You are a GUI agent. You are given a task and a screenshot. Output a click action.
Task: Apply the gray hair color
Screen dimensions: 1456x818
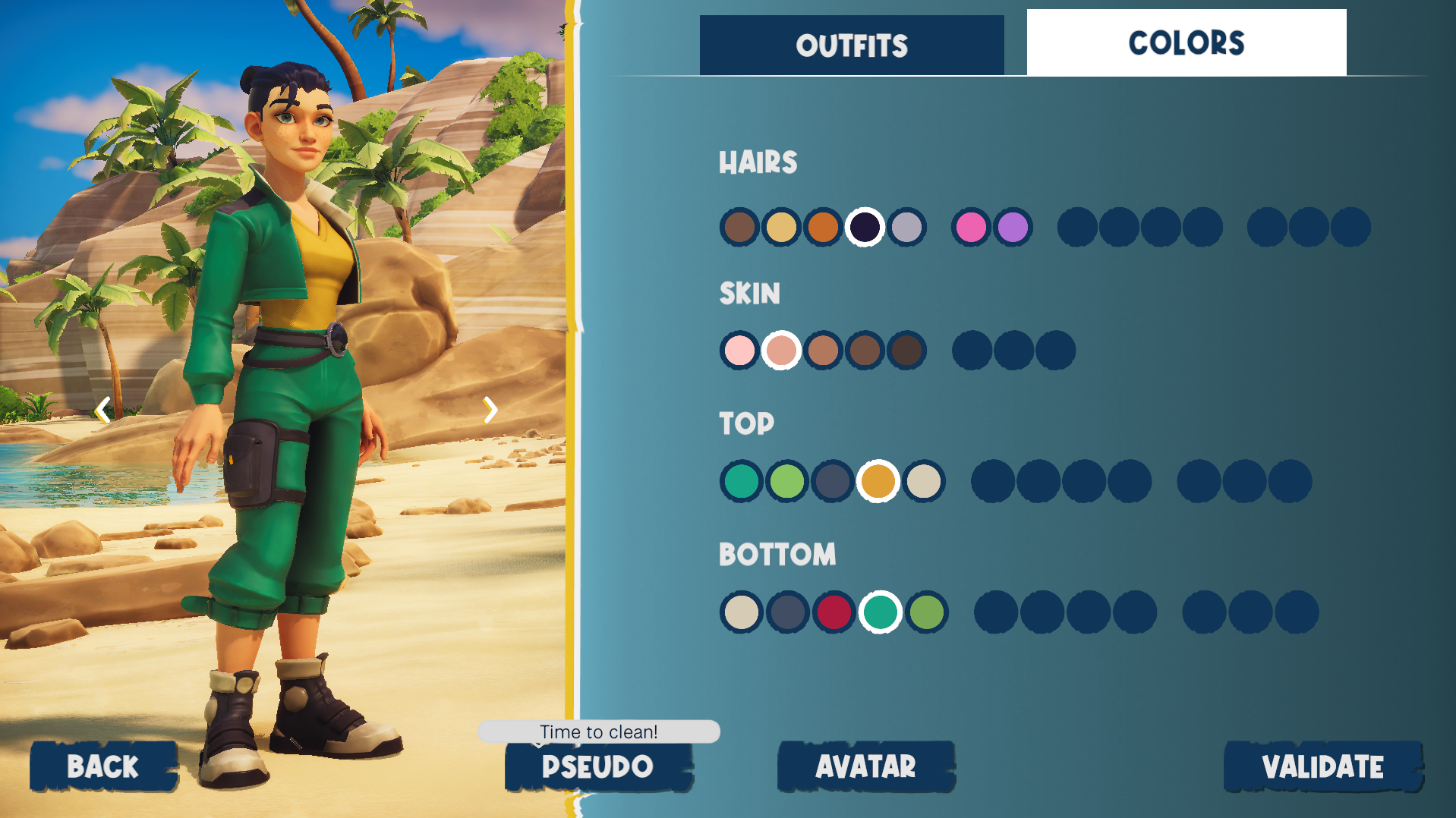[x=906, y=227]
